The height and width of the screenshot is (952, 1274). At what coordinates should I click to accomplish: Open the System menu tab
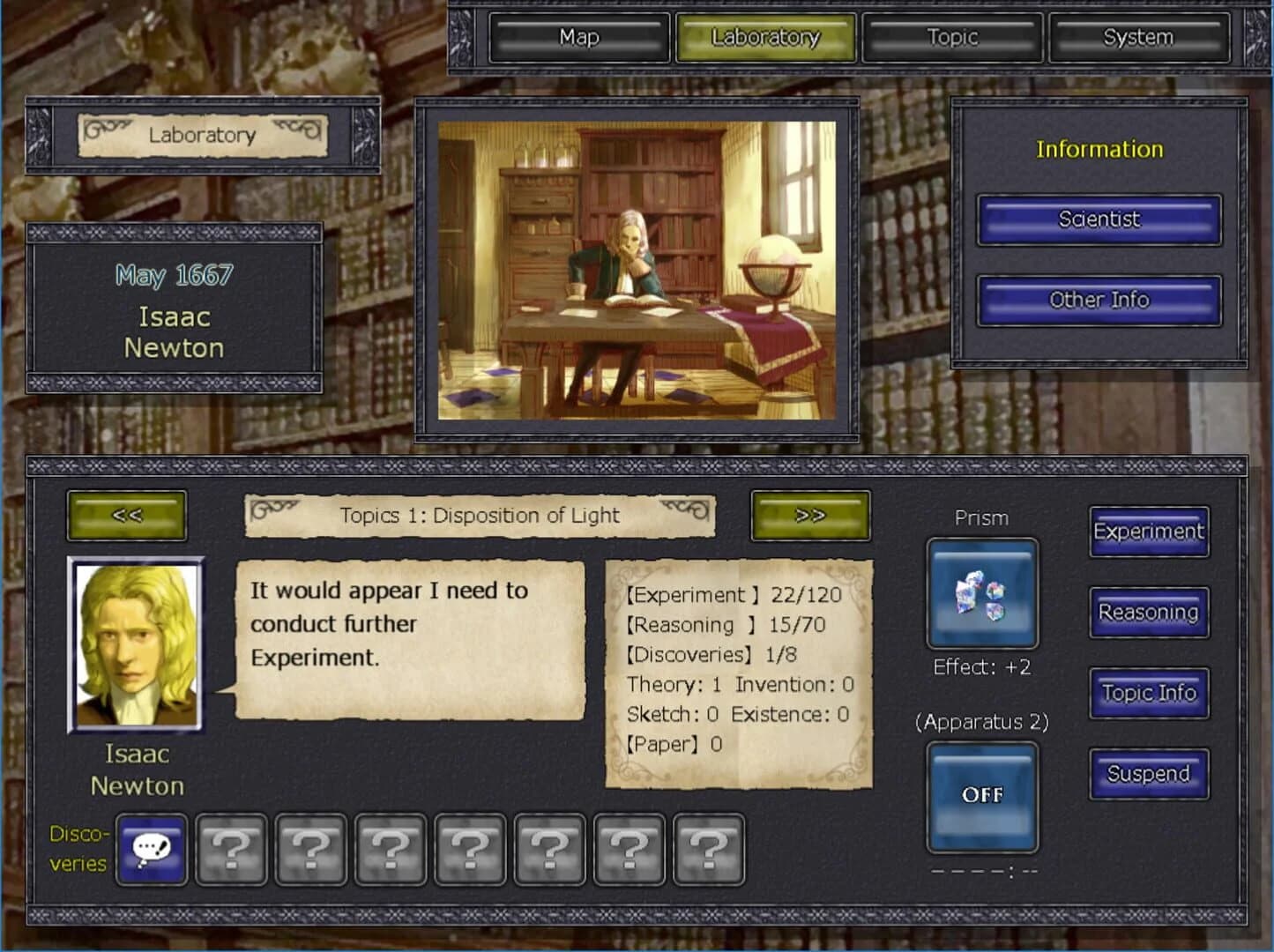pyautogui.click(x=1138, y=38)
